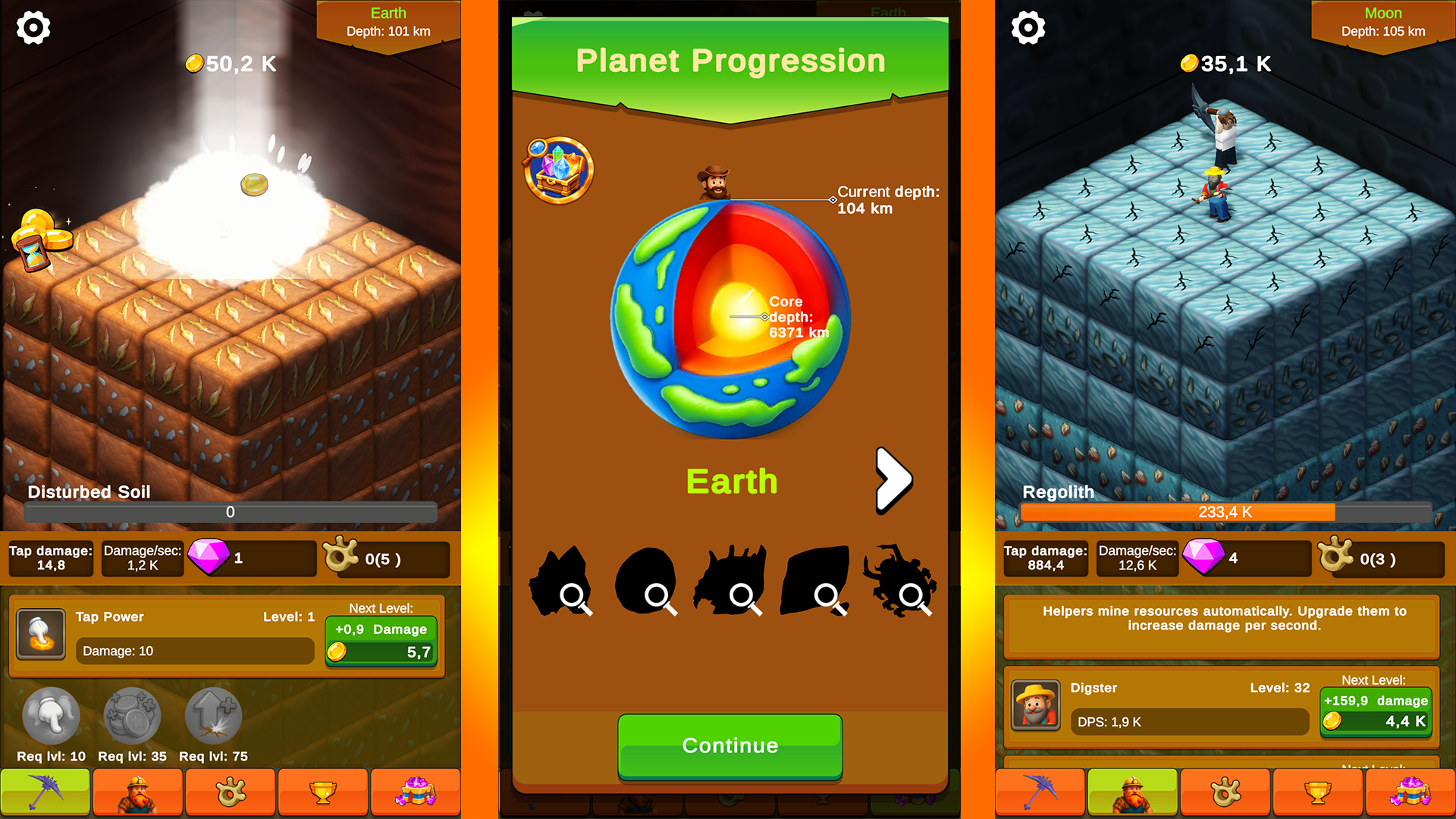
Task: Click the pink gem counter icon
Action: tap(211, 557)
